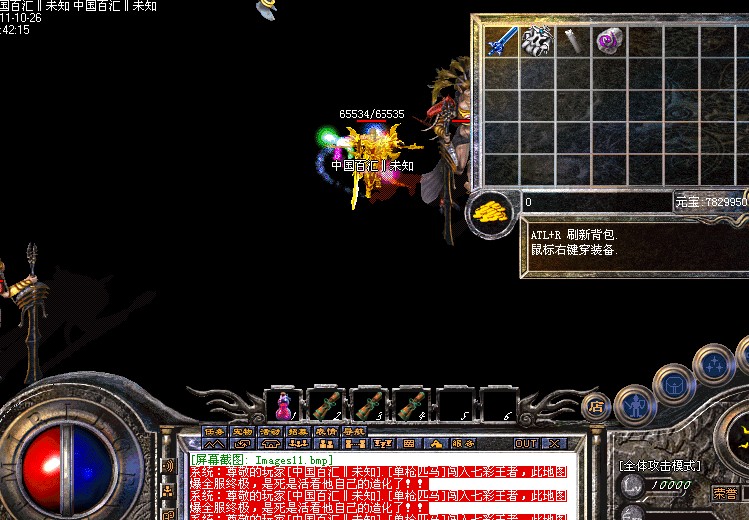Open the 表情 emotes tab

tap(325, 432)
